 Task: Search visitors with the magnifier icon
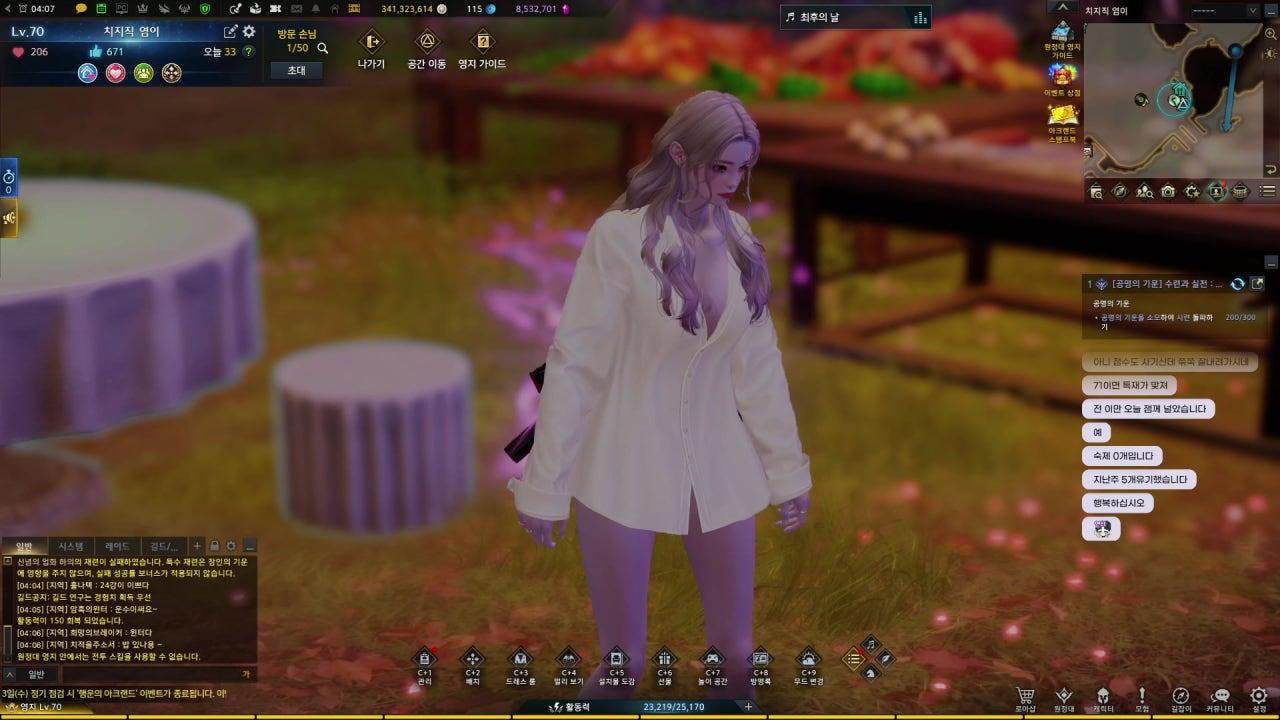point(322,48)
